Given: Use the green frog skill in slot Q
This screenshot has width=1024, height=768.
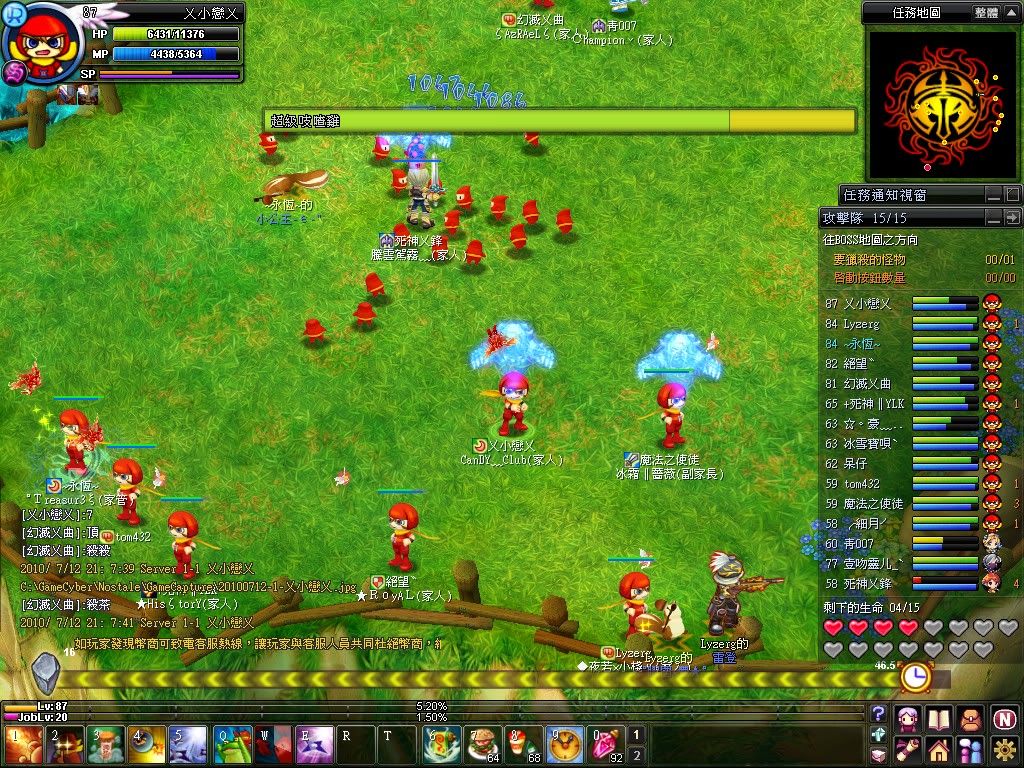Looking at the screenshot, I should click(x=233, y=745).
